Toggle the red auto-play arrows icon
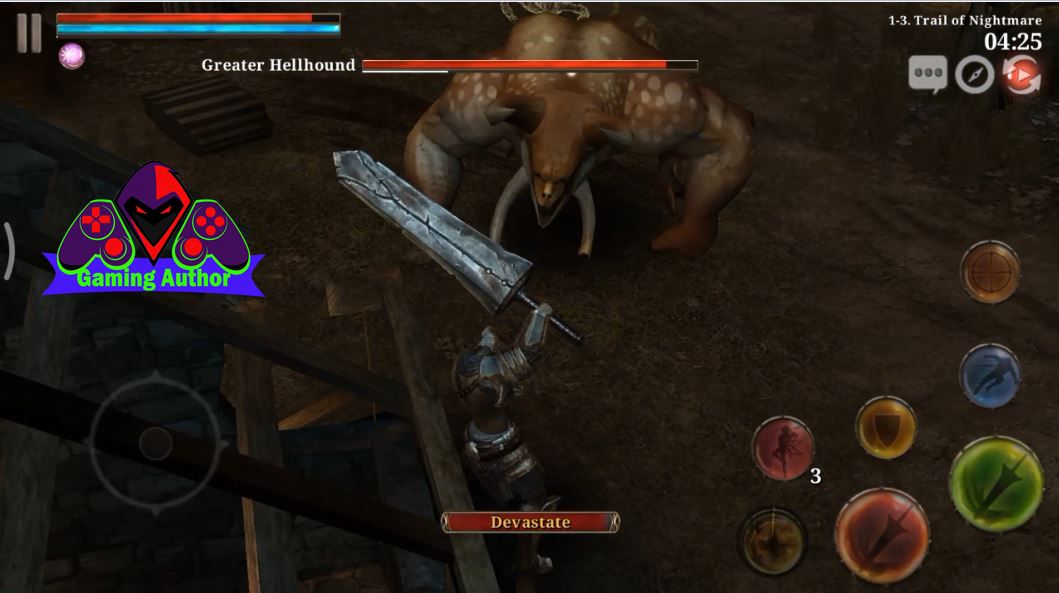 click(x=1021, y=75)
